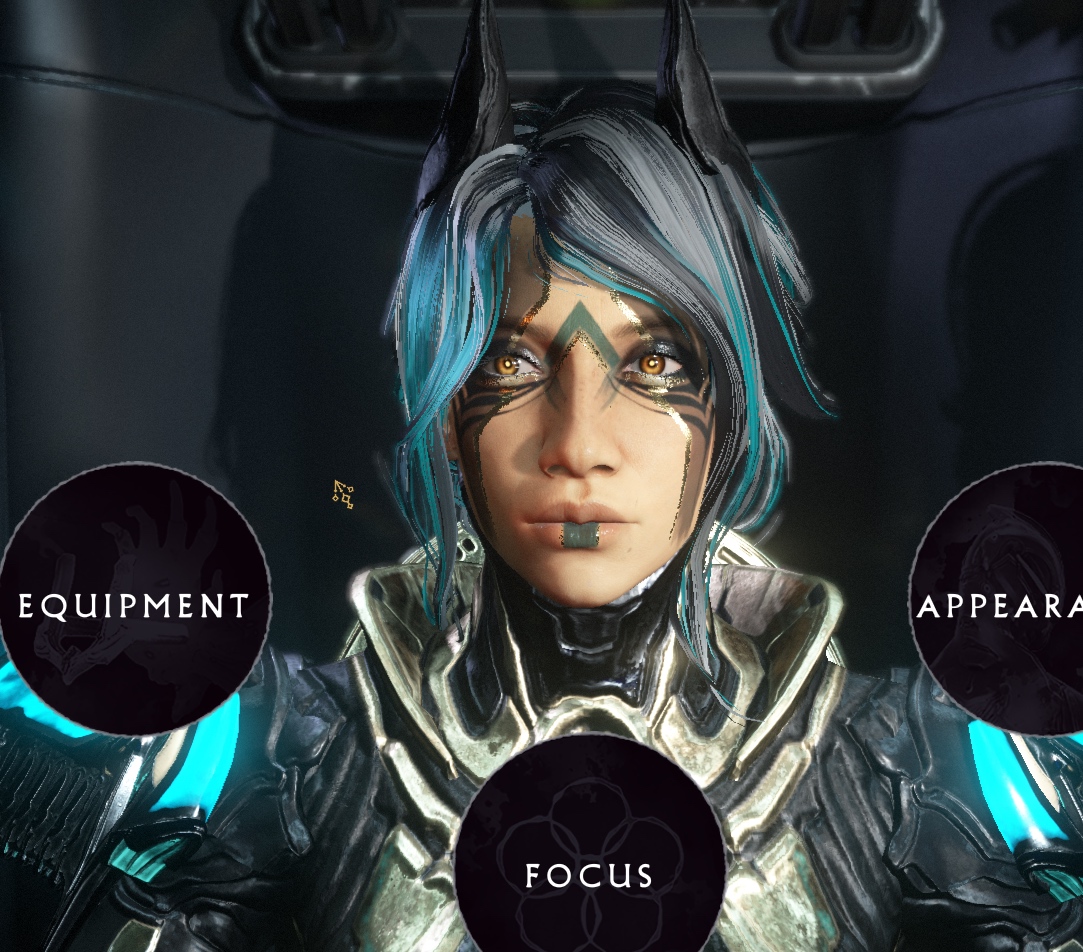Open the Equipment menu circle
The image size is (1083, 952).
(134, 600)
